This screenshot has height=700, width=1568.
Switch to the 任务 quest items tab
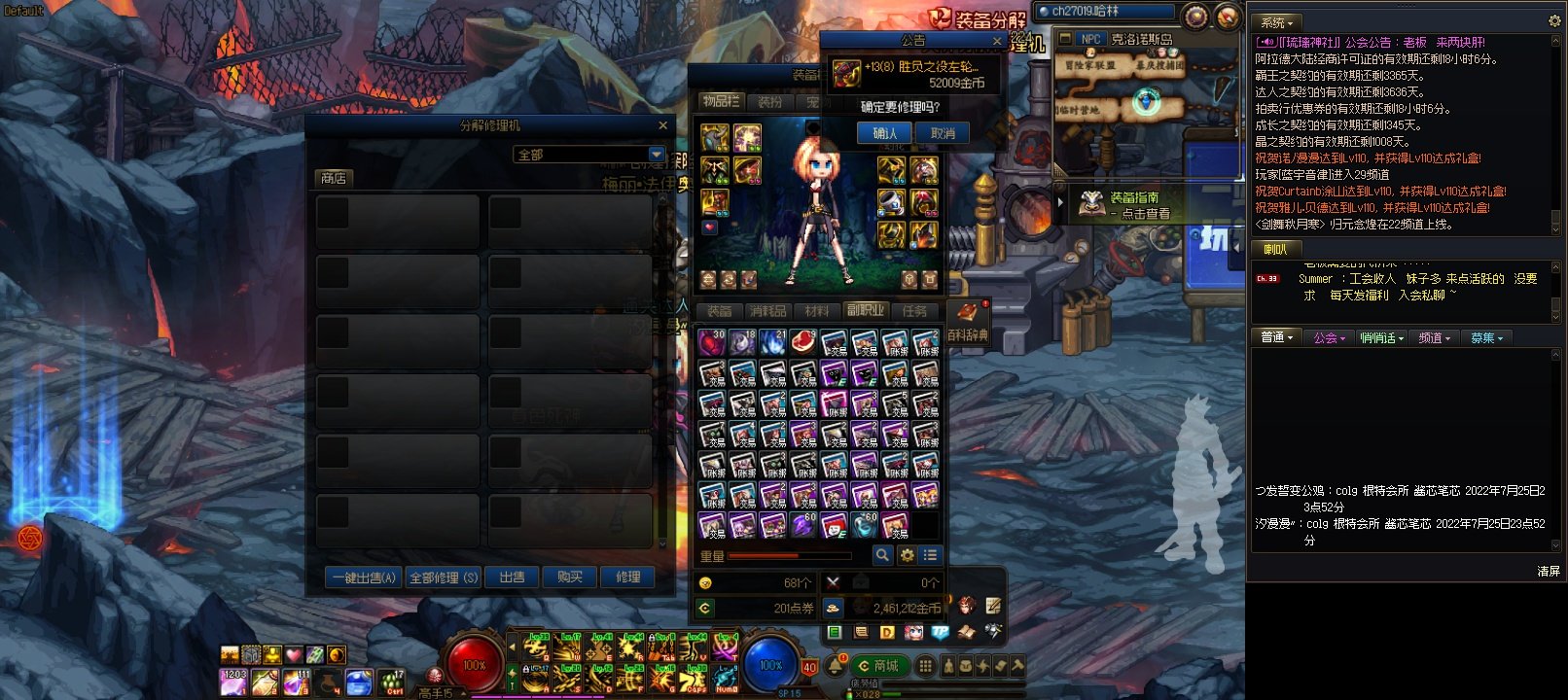point(914,311)
